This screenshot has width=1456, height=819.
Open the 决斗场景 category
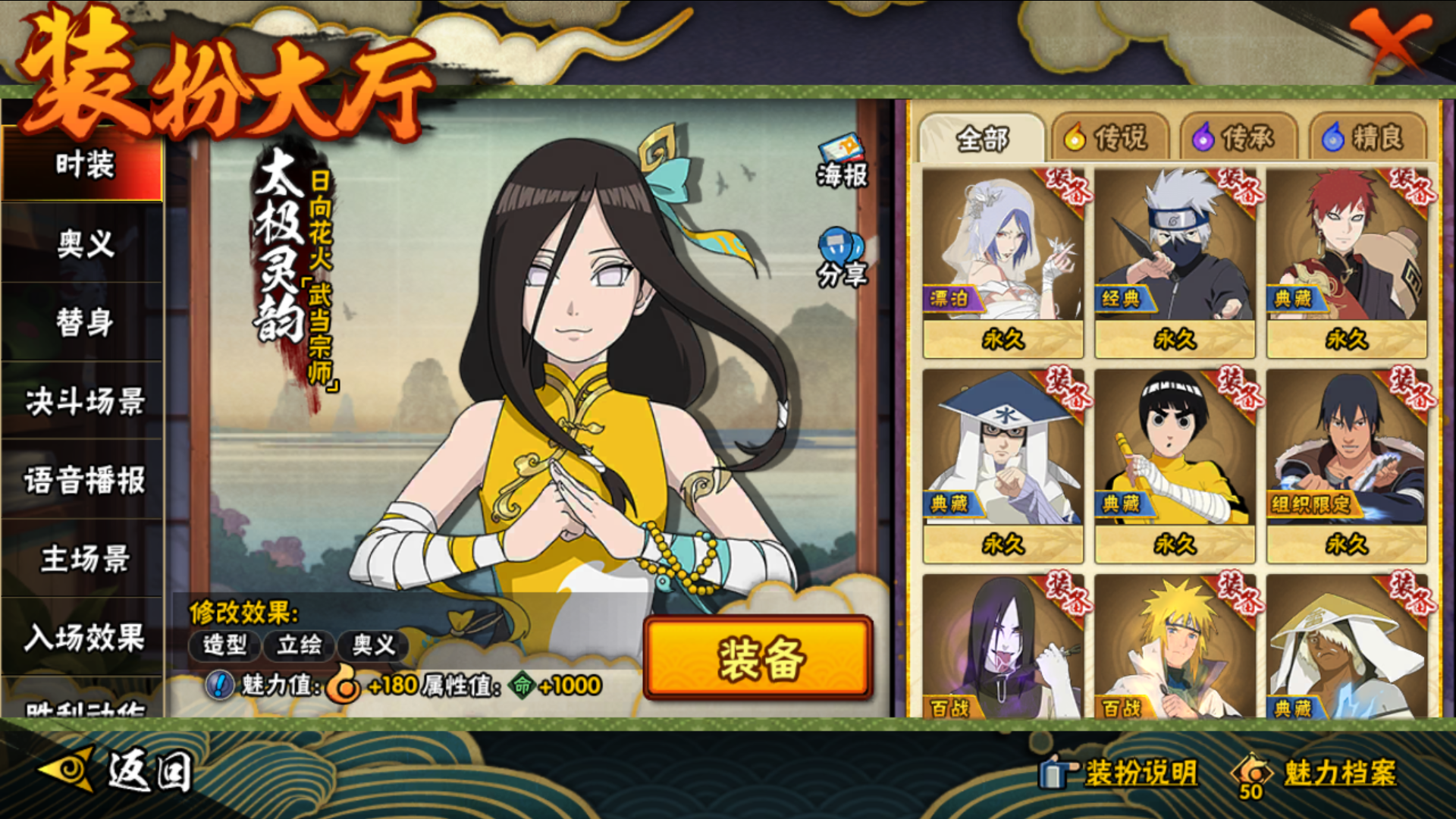(84, 401)
